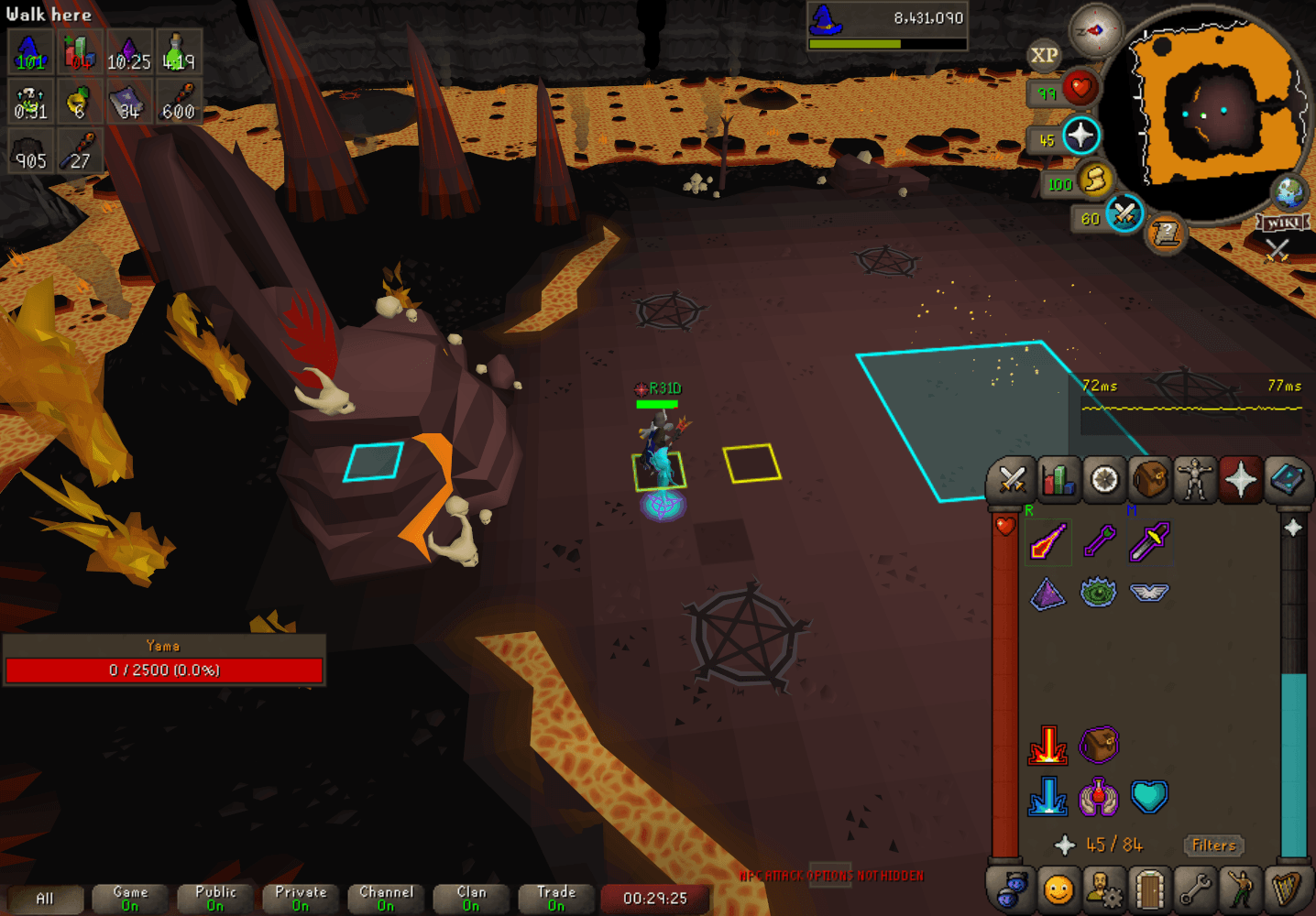Switch to the Clan chat tab
This screenshot has width=1316, height=916.
(x=470, y=898)
